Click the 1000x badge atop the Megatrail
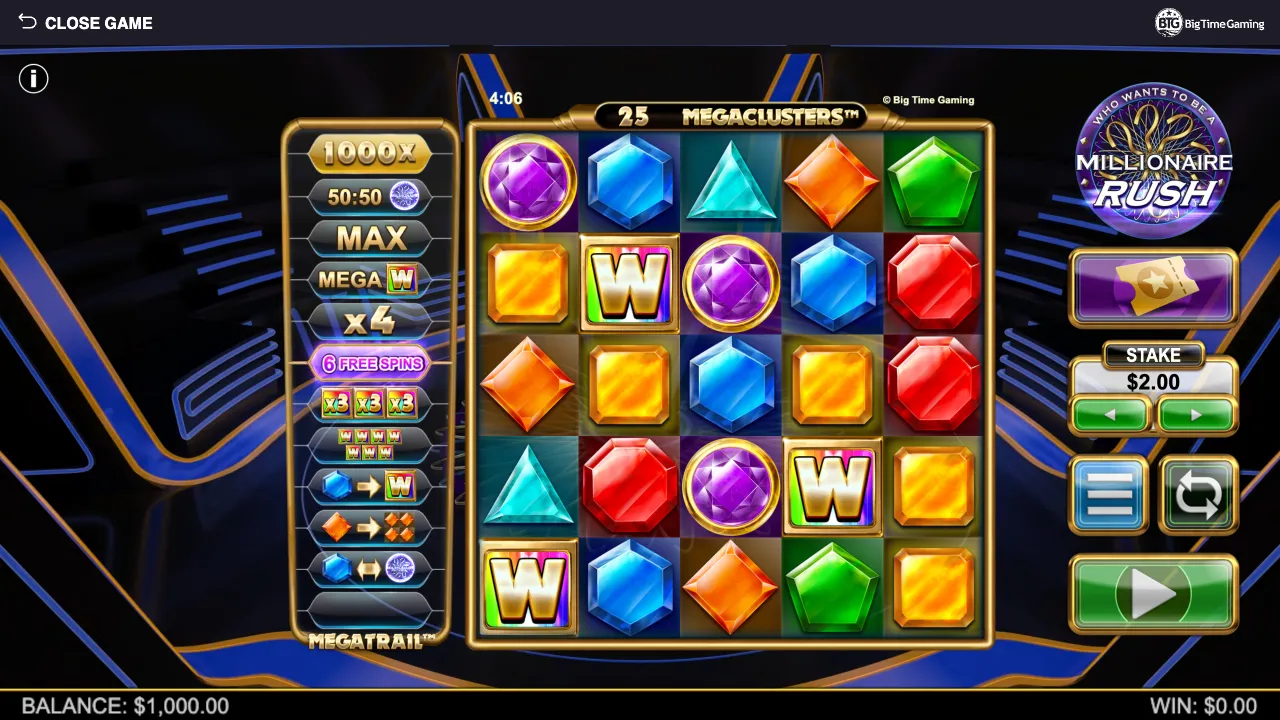 371,153
